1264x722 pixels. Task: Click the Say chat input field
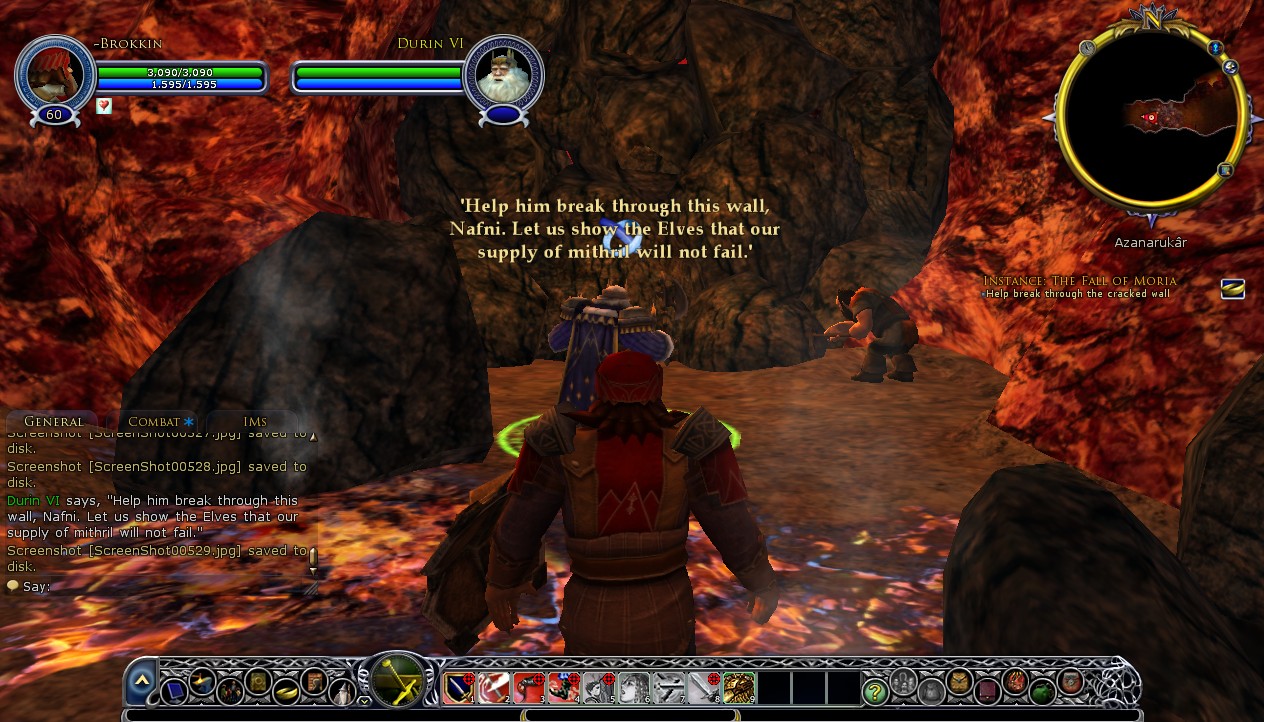160,587
